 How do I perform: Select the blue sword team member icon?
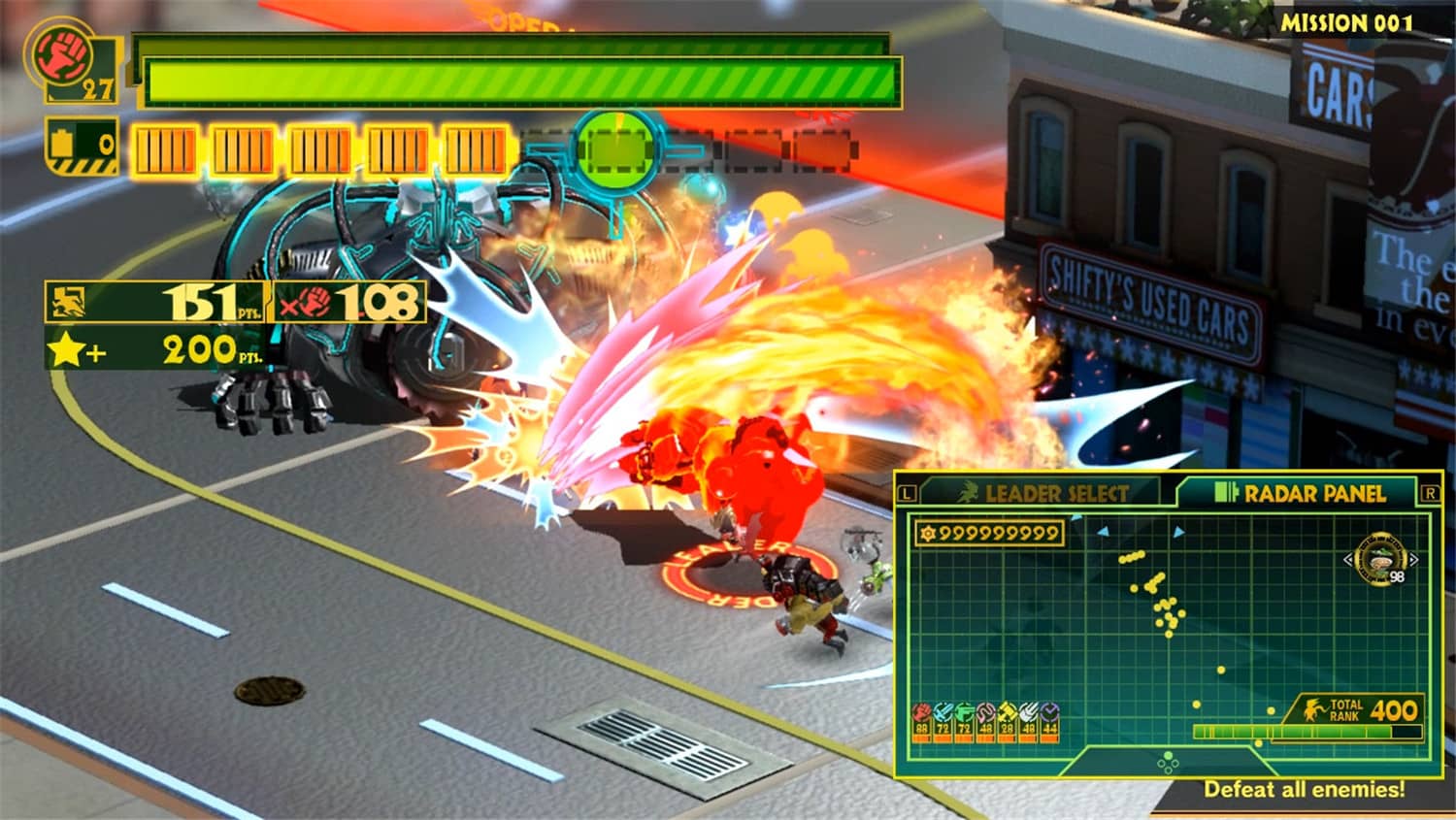point(942,711)
